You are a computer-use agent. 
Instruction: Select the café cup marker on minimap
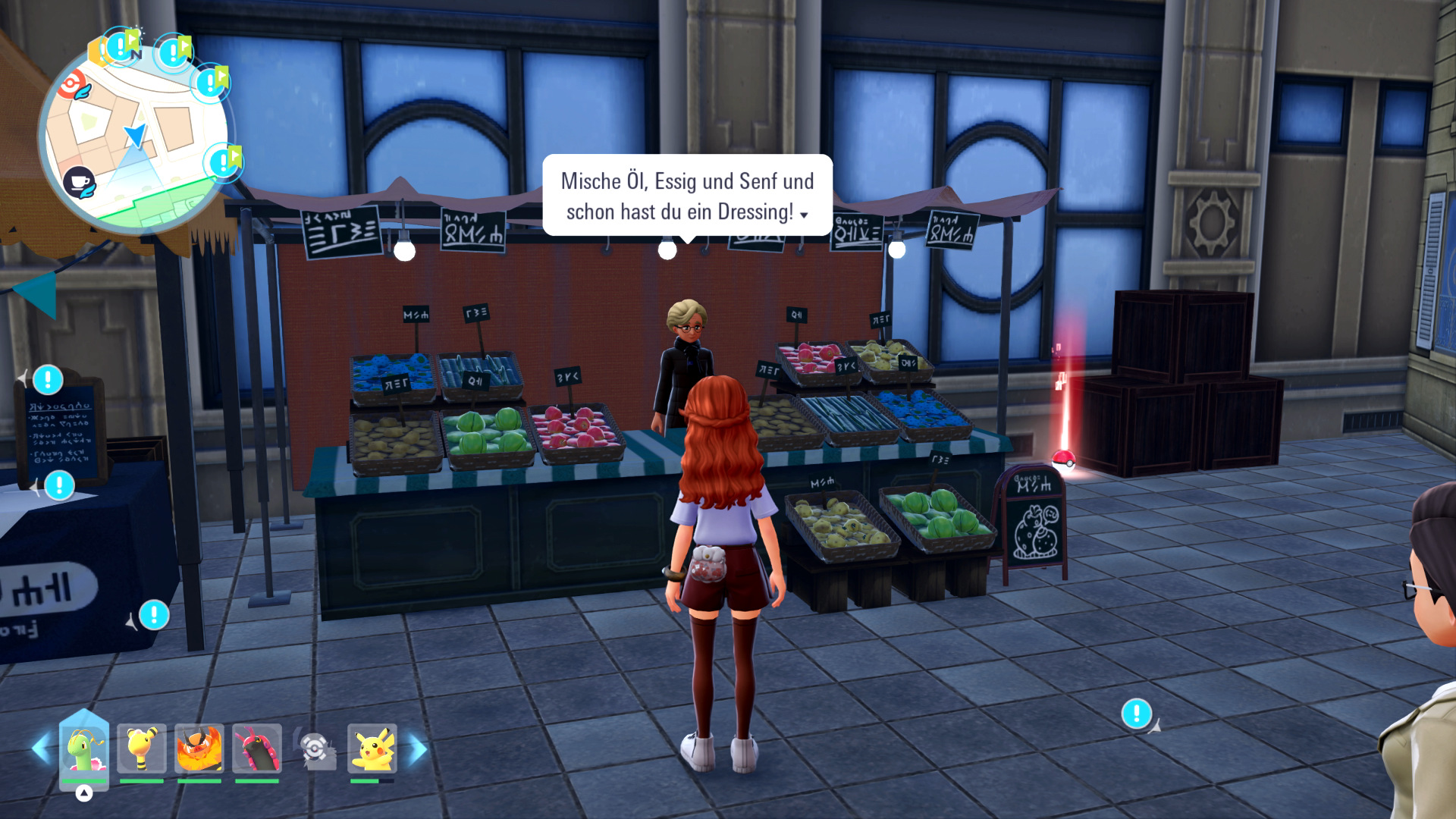pos(79,183)
